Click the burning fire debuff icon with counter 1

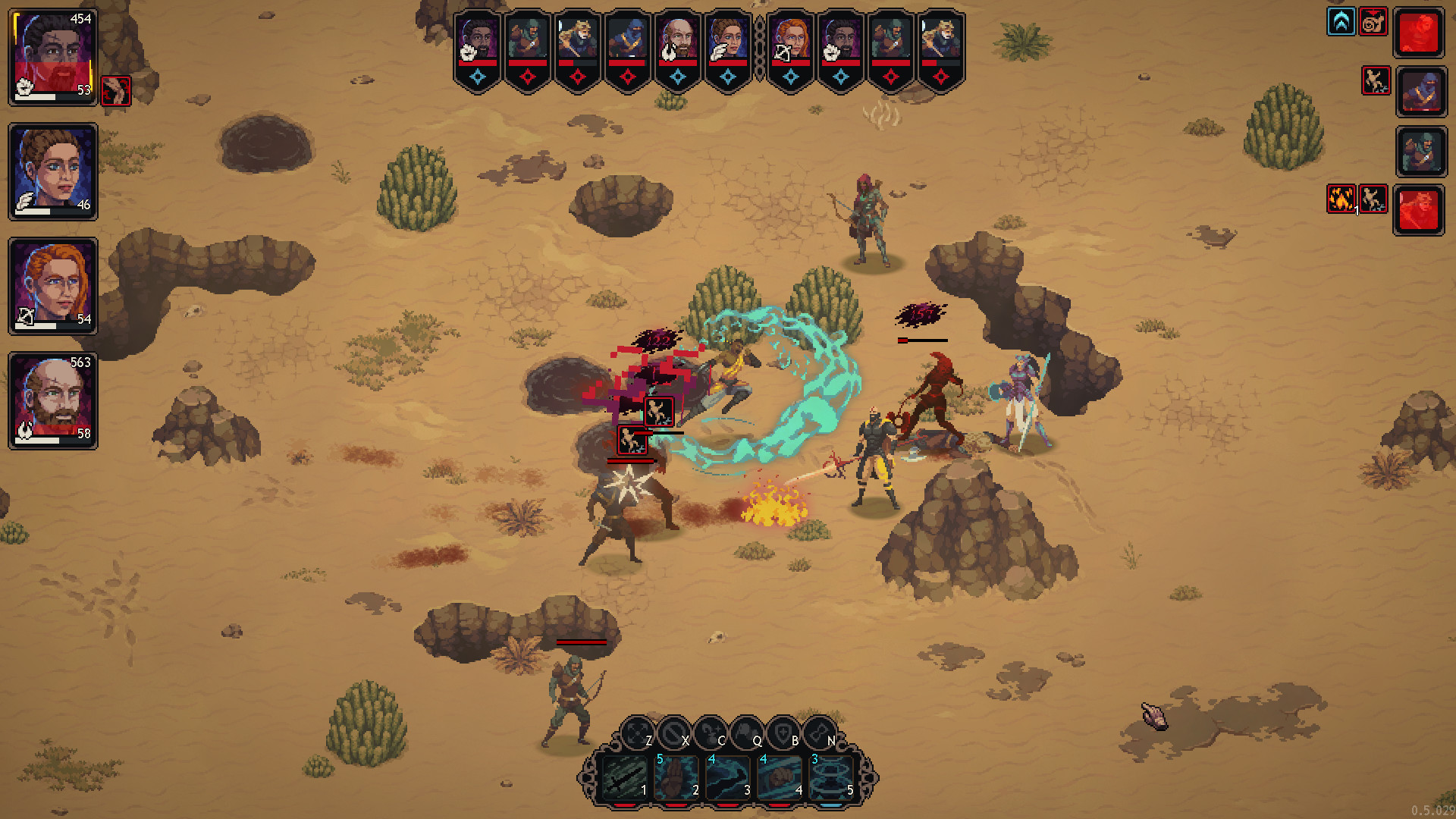1341,199
